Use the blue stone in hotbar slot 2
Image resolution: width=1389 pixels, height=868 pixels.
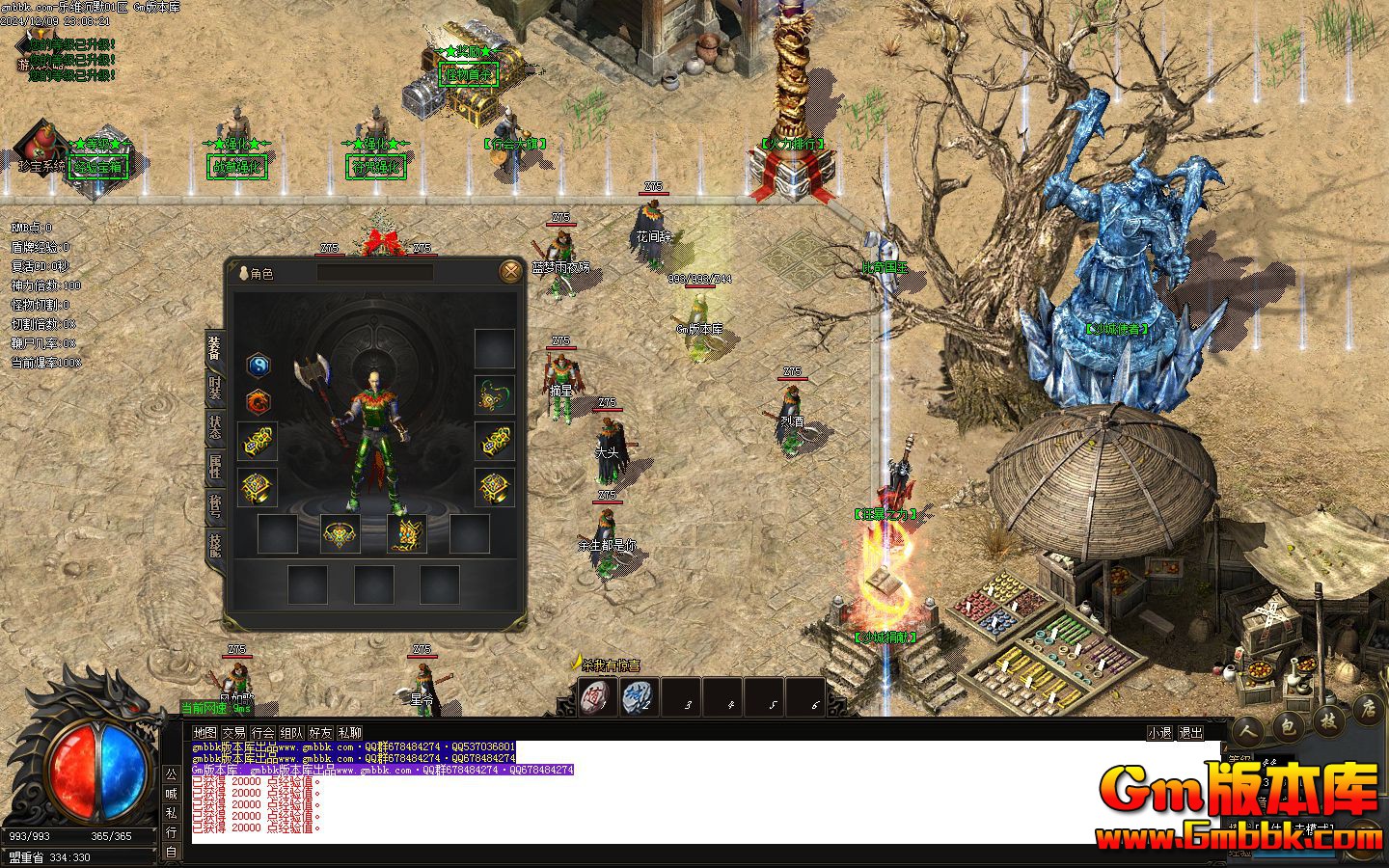click(638, 696)
